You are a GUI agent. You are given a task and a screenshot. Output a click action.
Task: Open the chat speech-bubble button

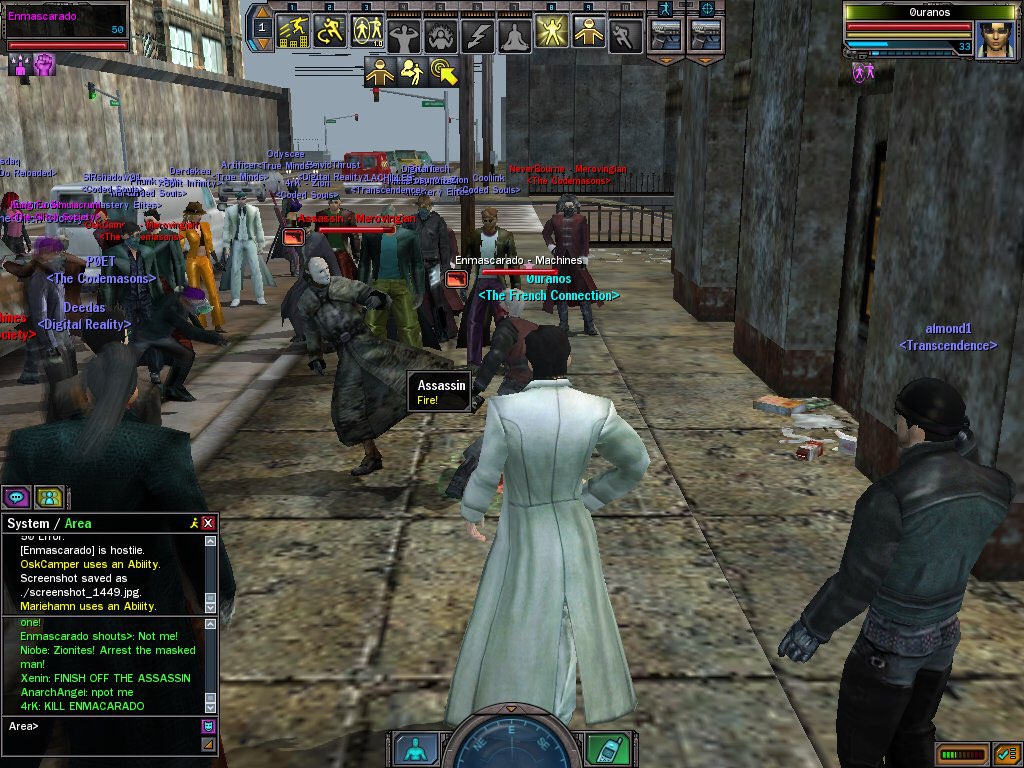tap(17, 497)
